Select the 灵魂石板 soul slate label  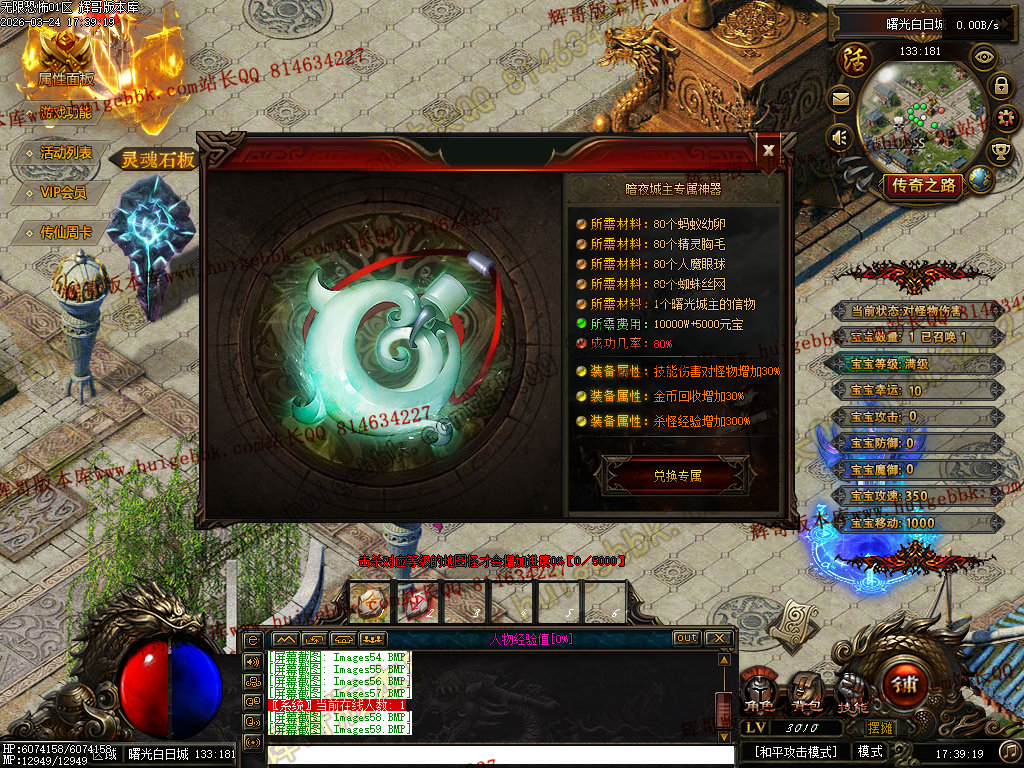158,159
